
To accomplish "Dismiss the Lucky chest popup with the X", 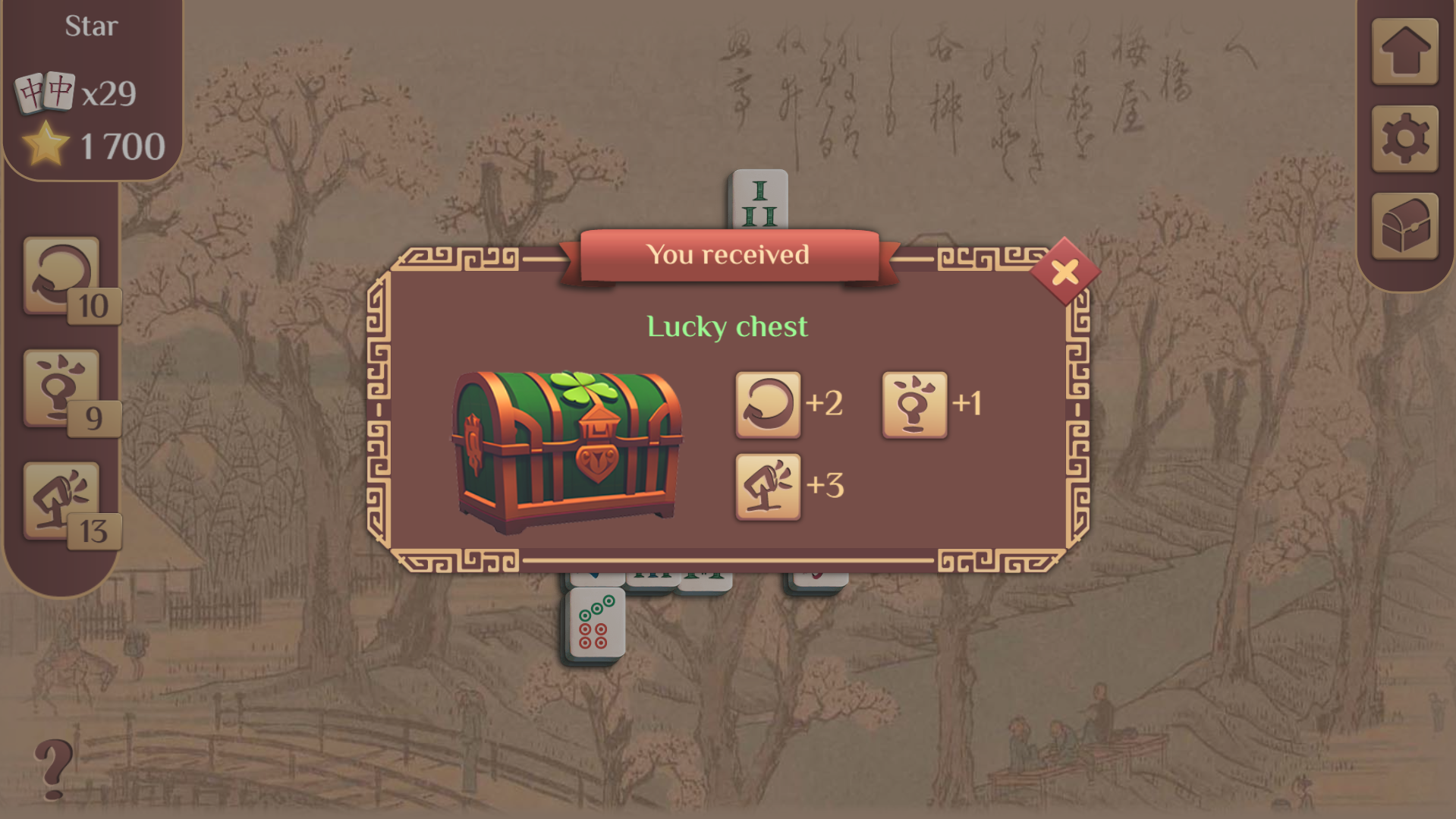I will tap(1065, 269).
